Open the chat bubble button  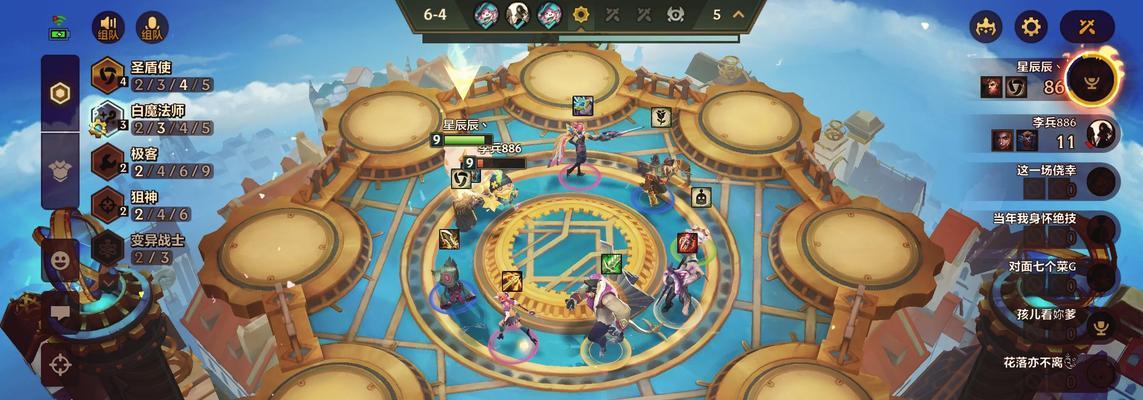click(60, 311)
